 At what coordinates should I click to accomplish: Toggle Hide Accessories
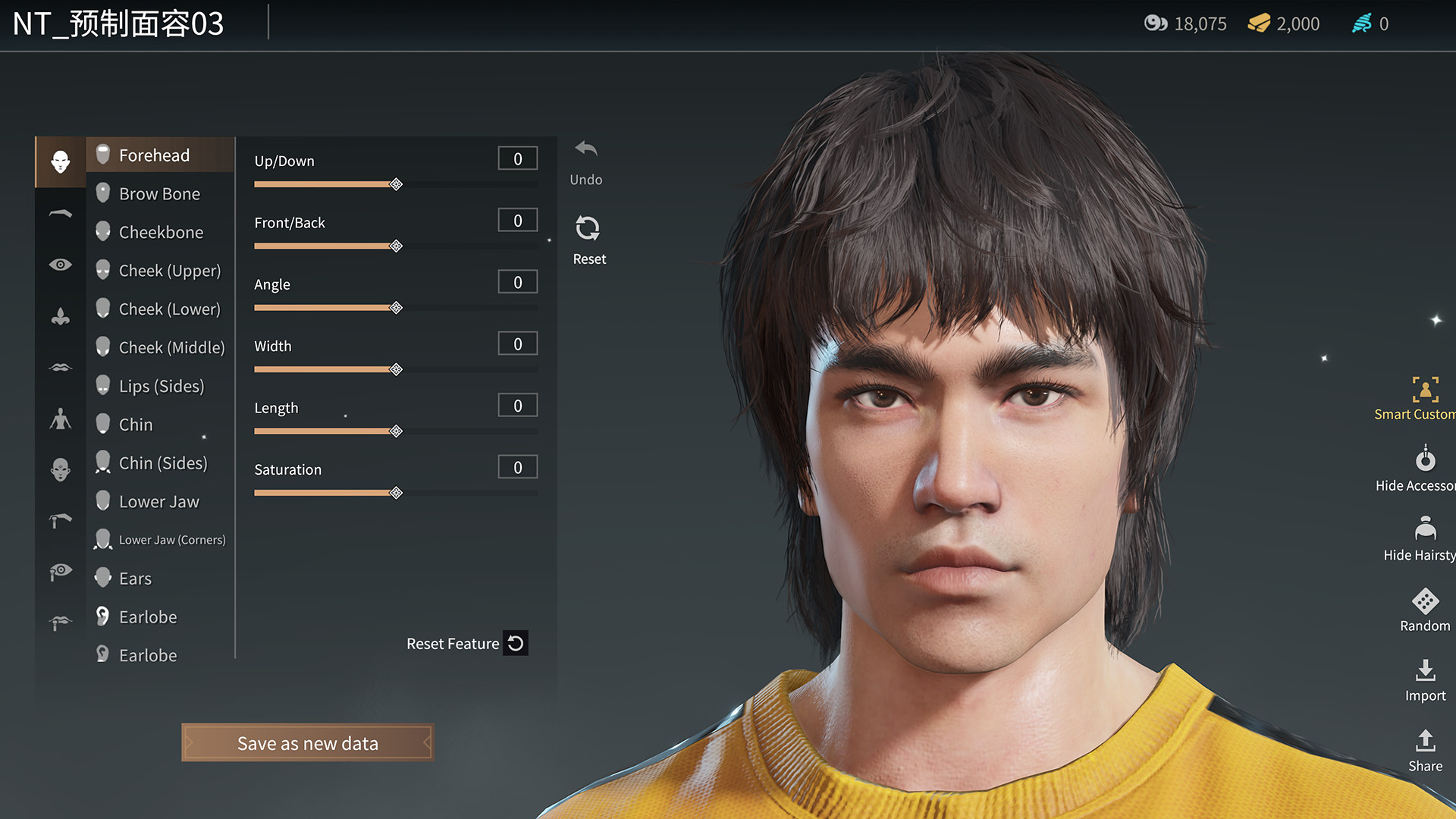(x=1425, y=460)
